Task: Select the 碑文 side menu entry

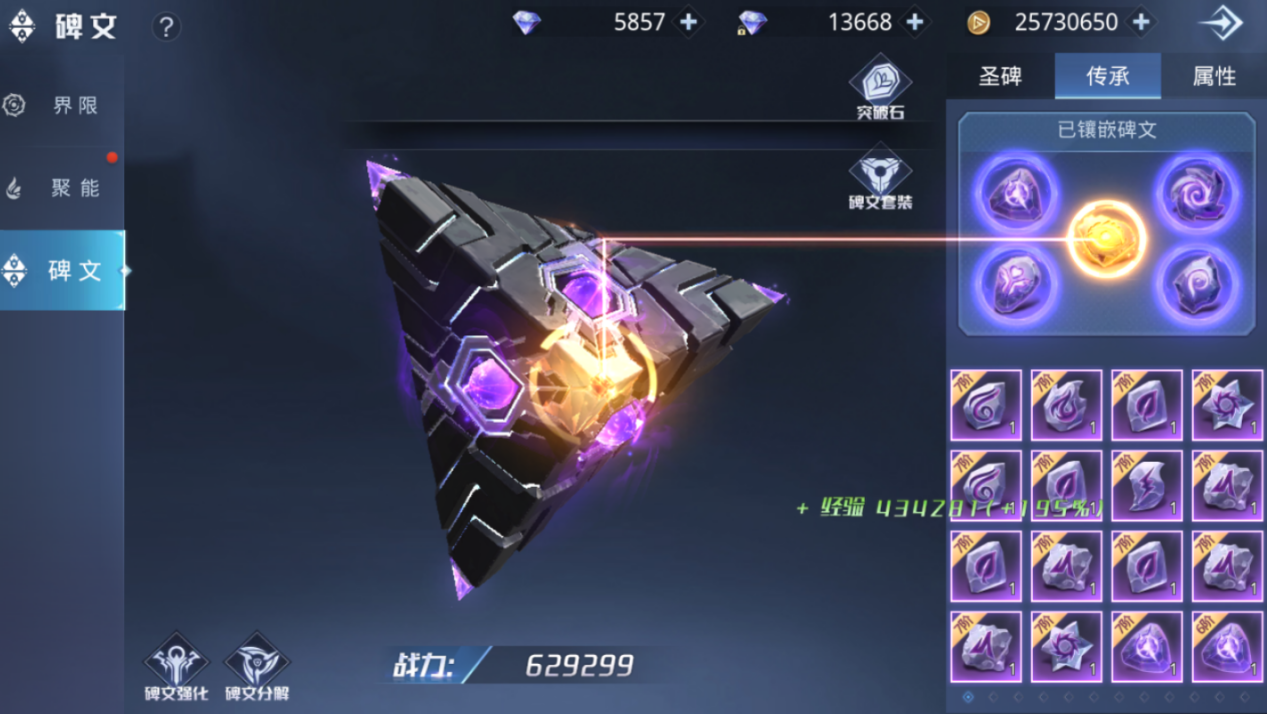Action: pyautogui.click(x=62, y=270)
